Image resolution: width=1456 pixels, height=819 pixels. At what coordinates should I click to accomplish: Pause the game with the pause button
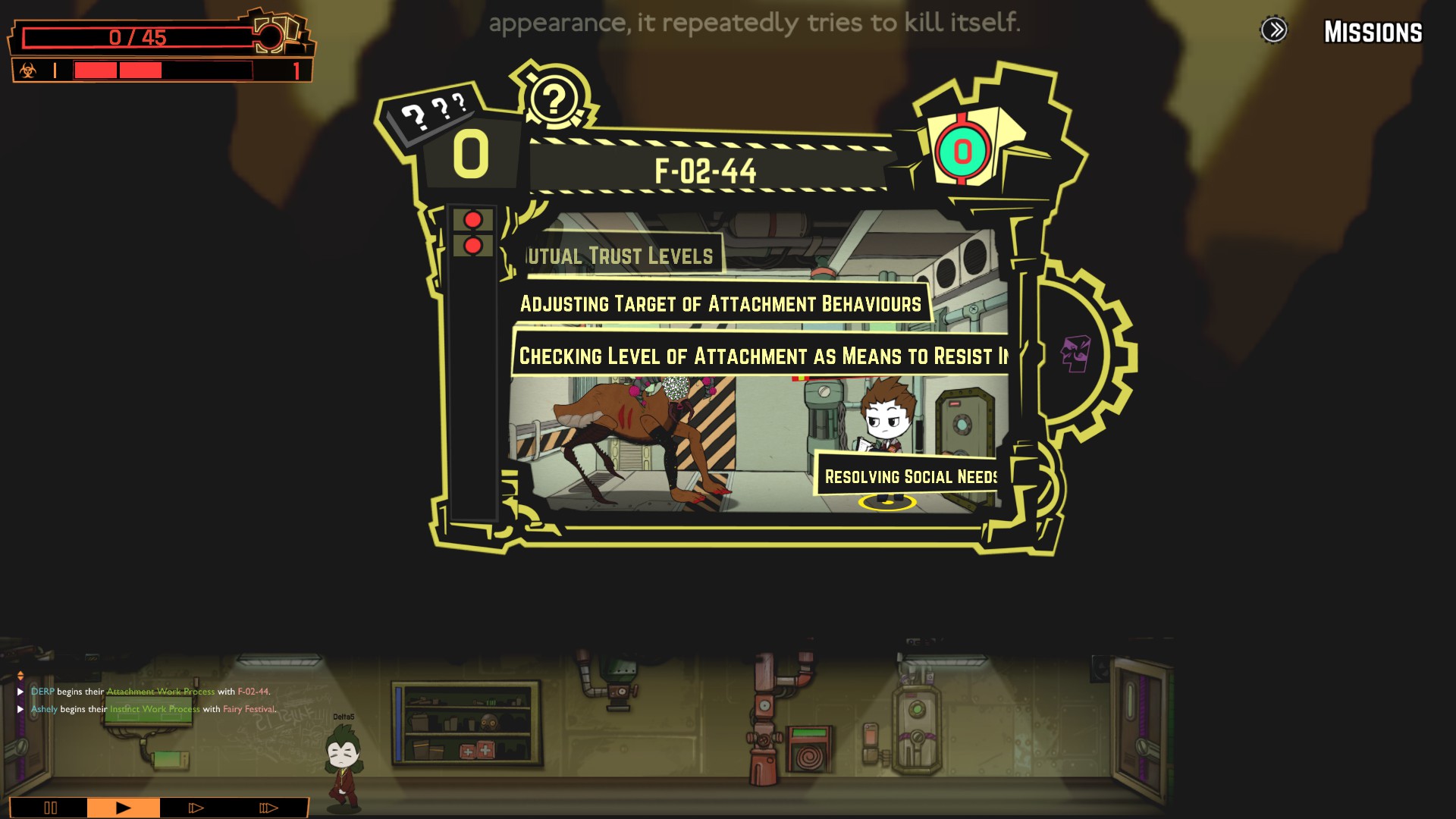tap(50, 808)
